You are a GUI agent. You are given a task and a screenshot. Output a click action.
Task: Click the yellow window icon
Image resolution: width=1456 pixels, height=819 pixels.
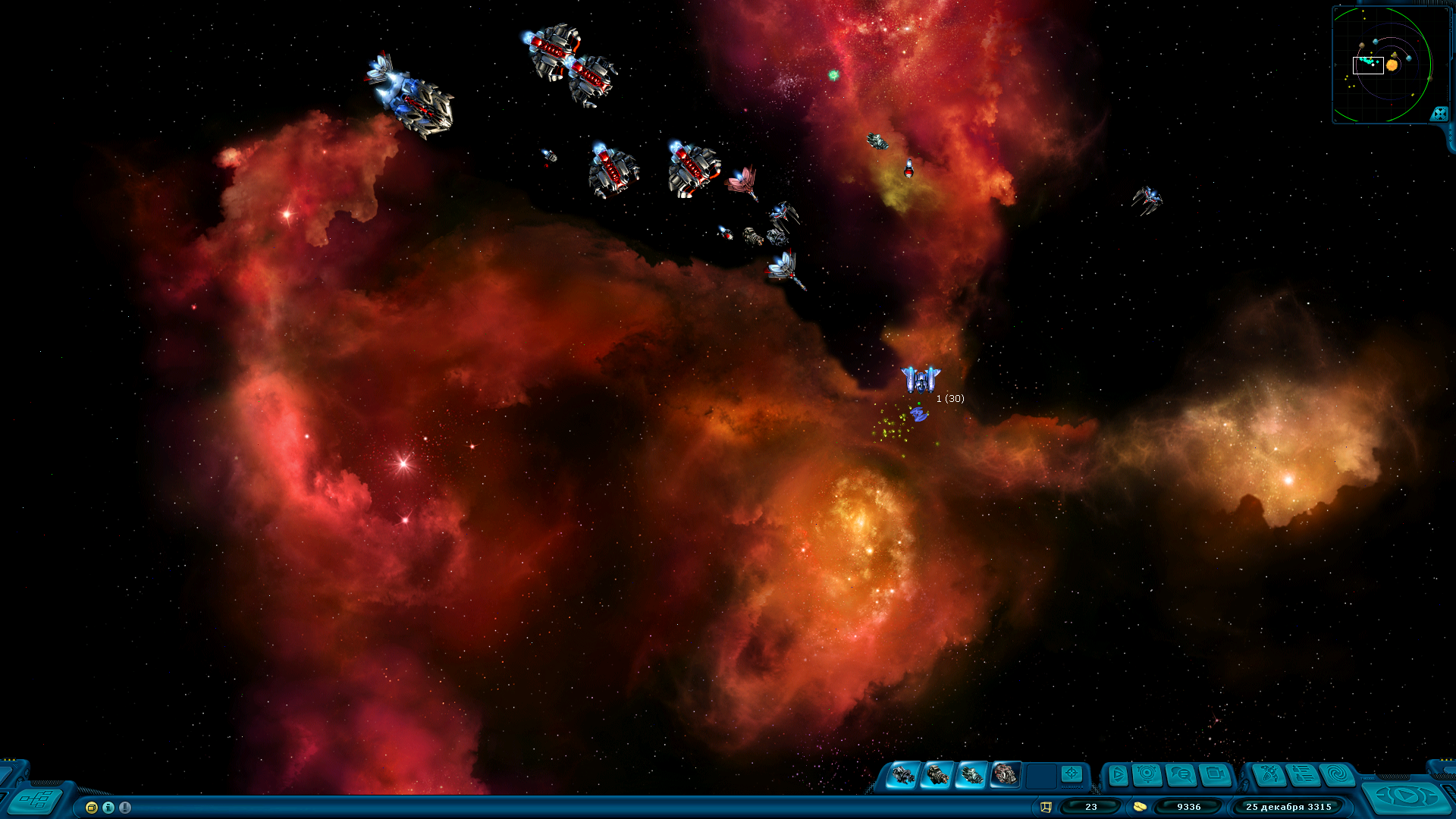point(92,808)
